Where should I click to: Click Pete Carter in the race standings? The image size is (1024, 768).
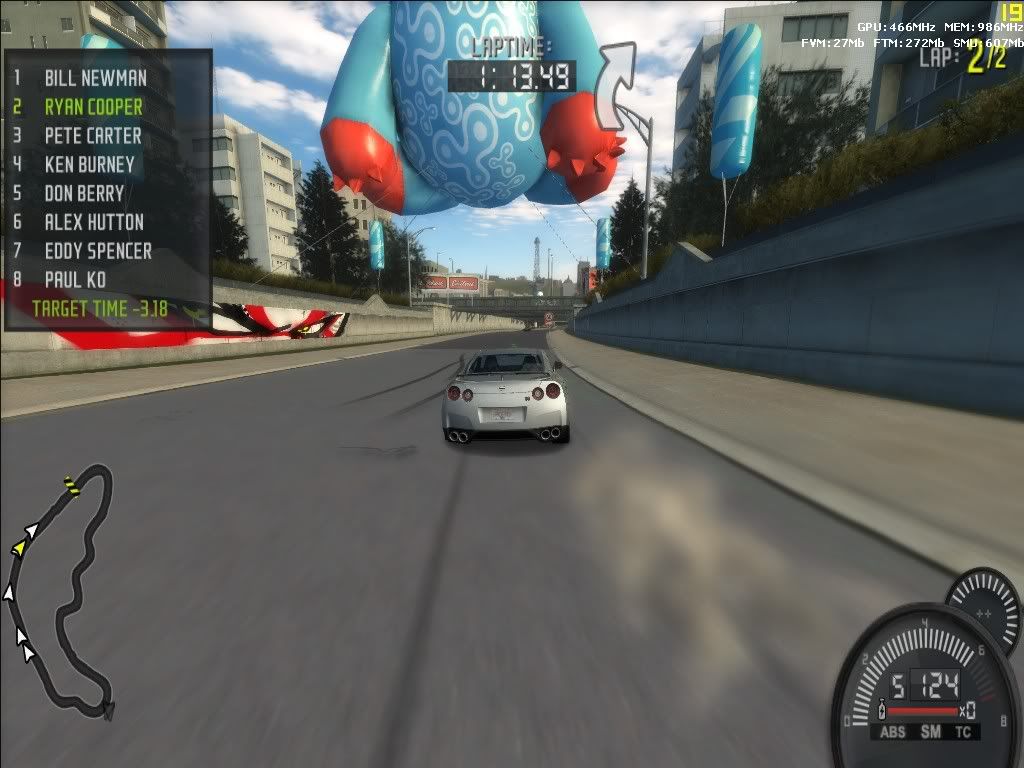93,135
